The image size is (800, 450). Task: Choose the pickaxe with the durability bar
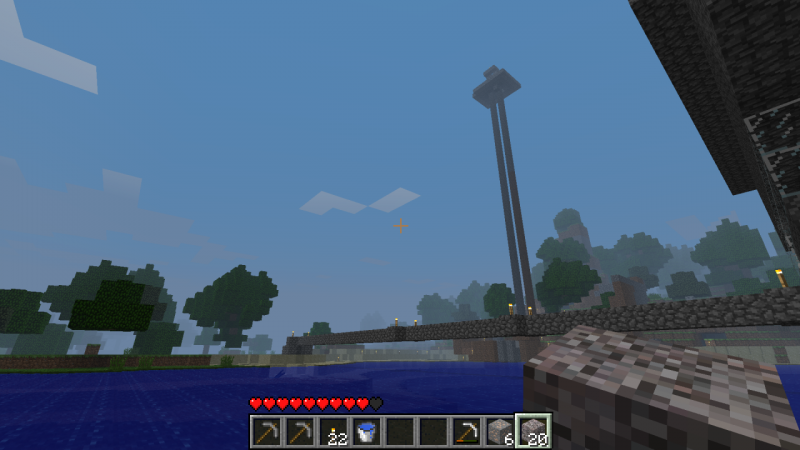(466, 432)
